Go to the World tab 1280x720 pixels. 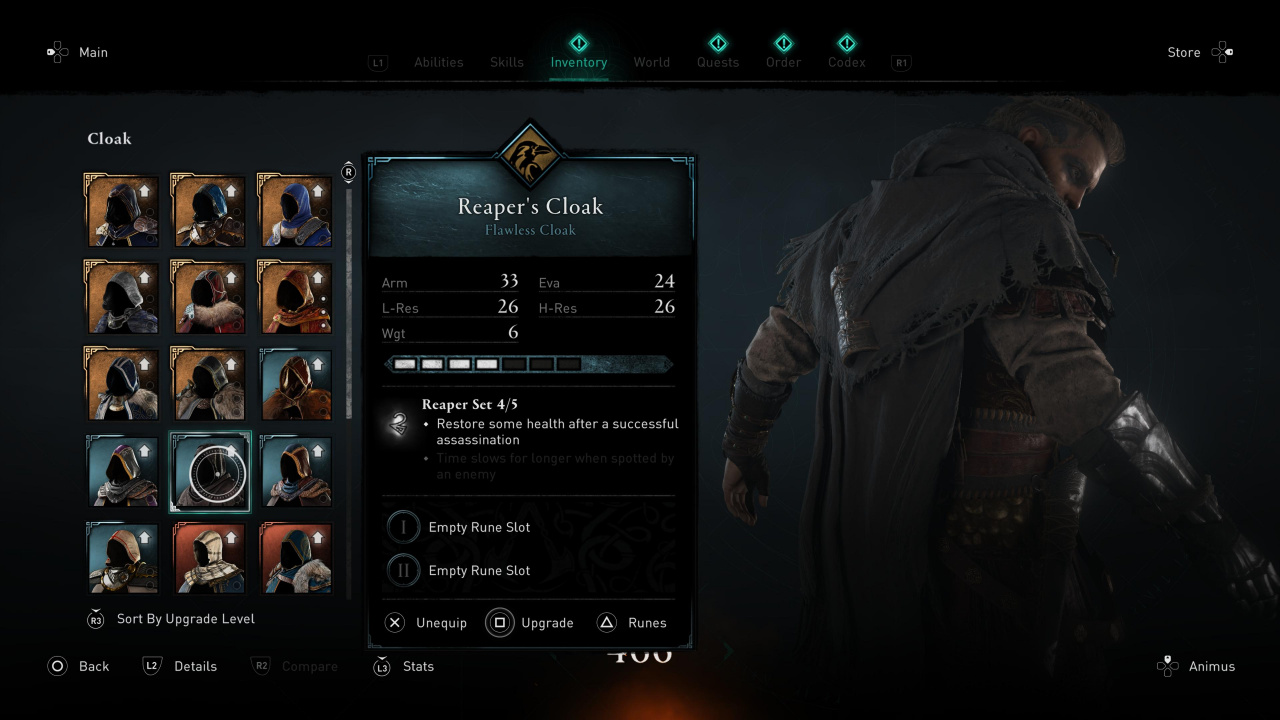[651, 62]
